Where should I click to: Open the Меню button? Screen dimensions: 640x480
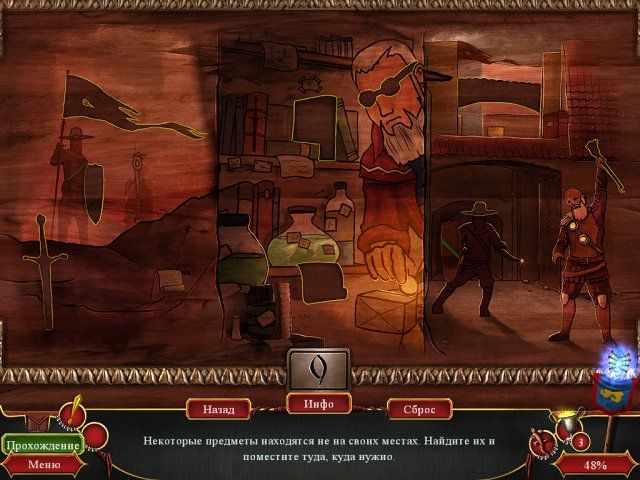pos(43,464)
